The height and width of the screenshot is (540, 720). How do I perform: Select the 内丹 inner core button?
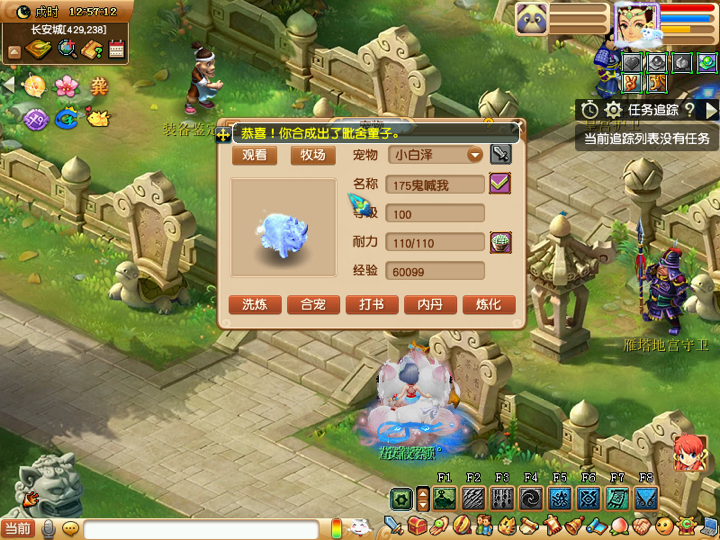pos(430,305)
